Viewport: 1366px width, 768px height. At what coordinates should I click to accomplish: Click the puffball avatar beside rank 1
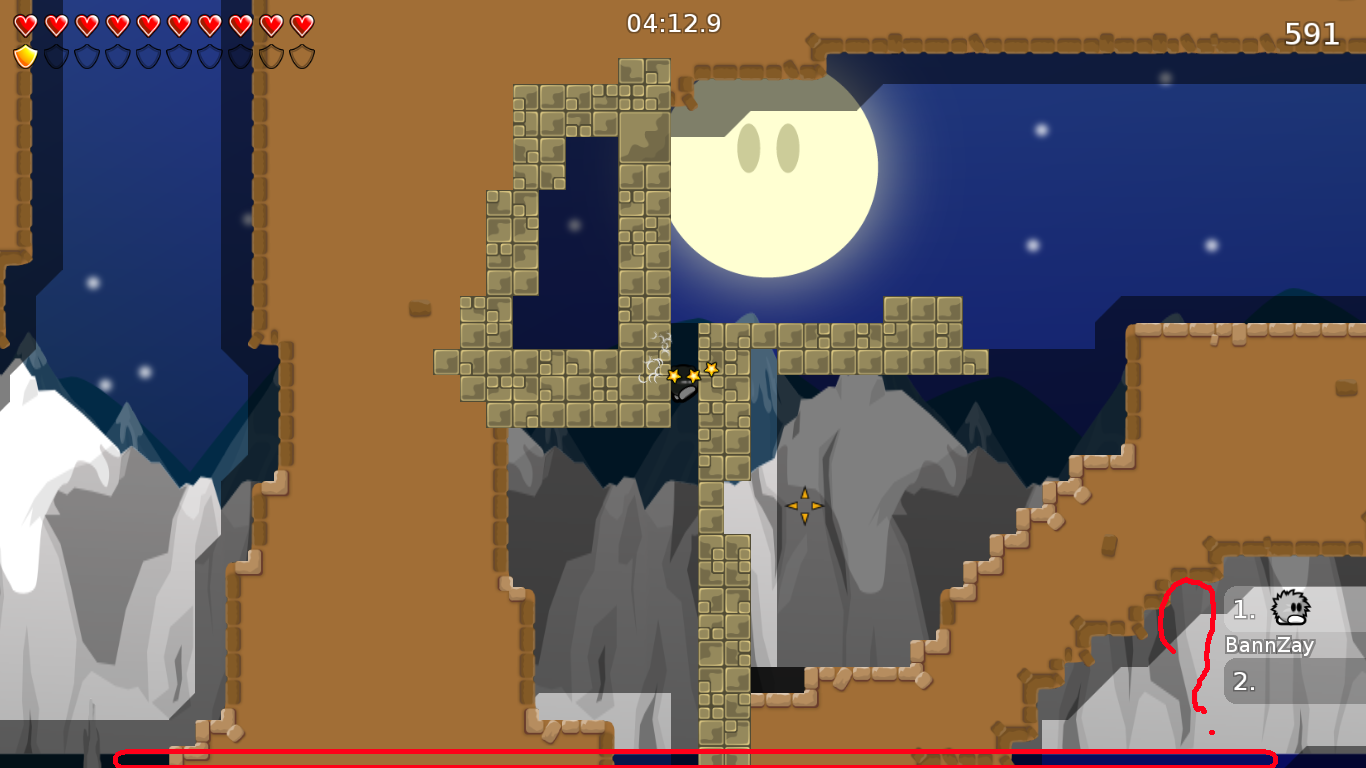pyautogui.click(x=1291, y=607)
